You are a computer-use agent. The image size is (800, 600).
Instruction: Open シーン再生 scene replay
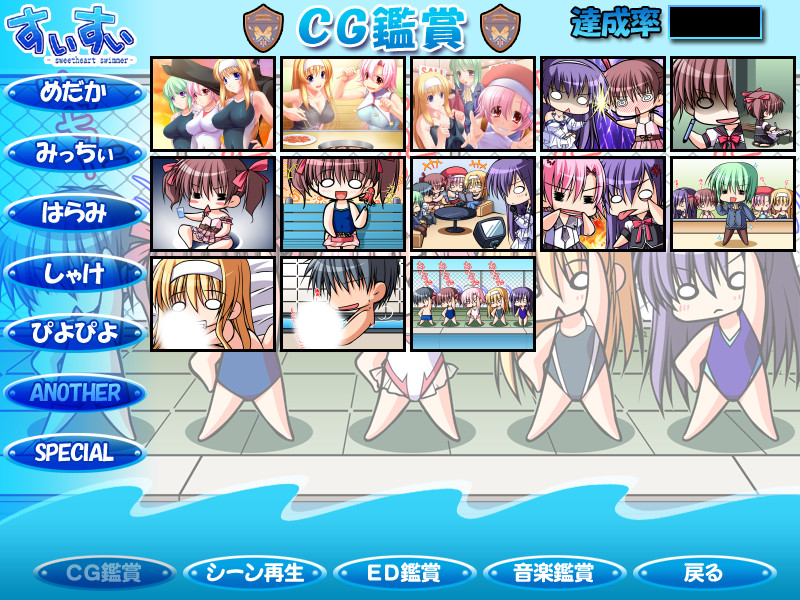tap(255, 573)
